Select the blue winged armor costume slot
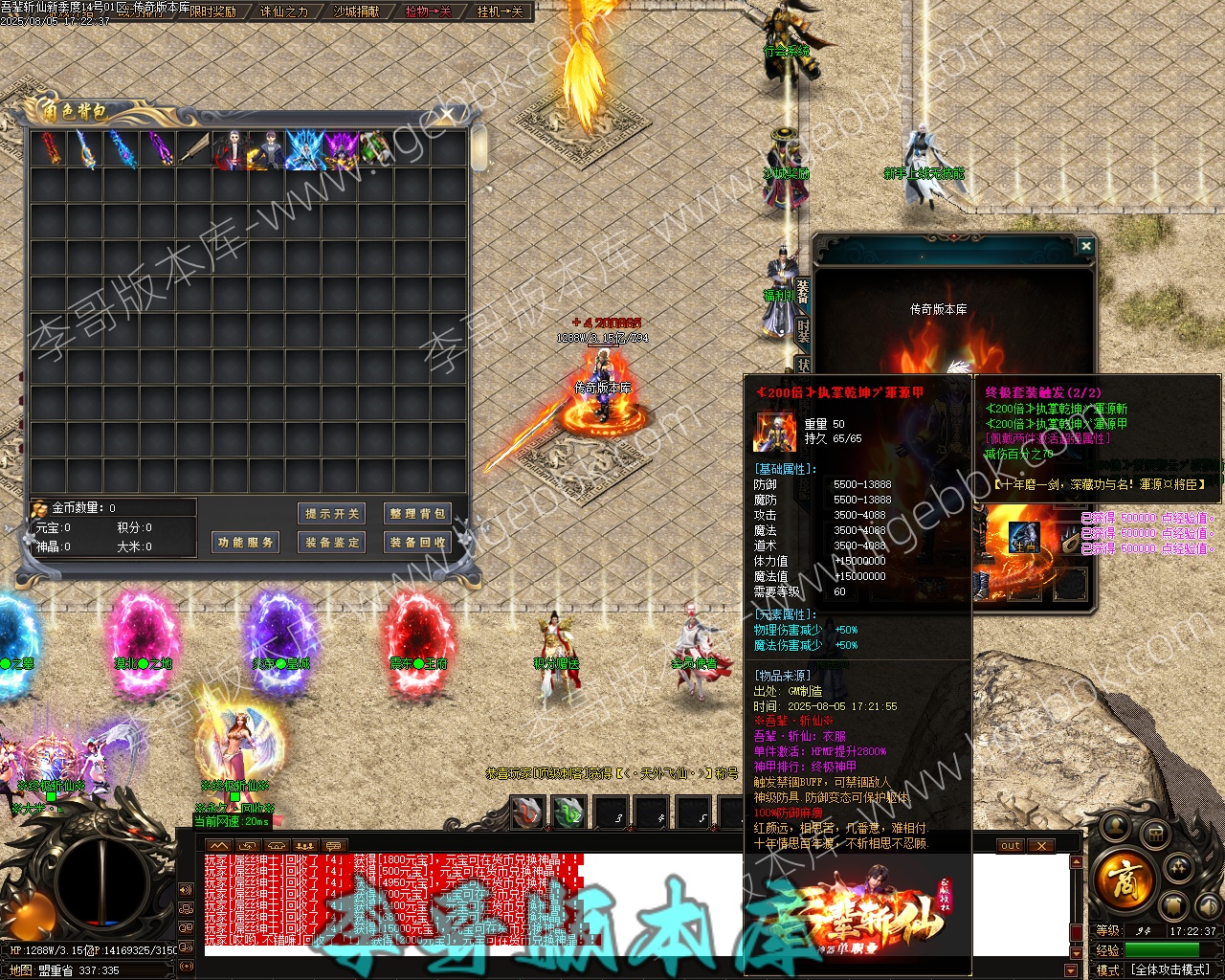 click(x=304, y=150)
